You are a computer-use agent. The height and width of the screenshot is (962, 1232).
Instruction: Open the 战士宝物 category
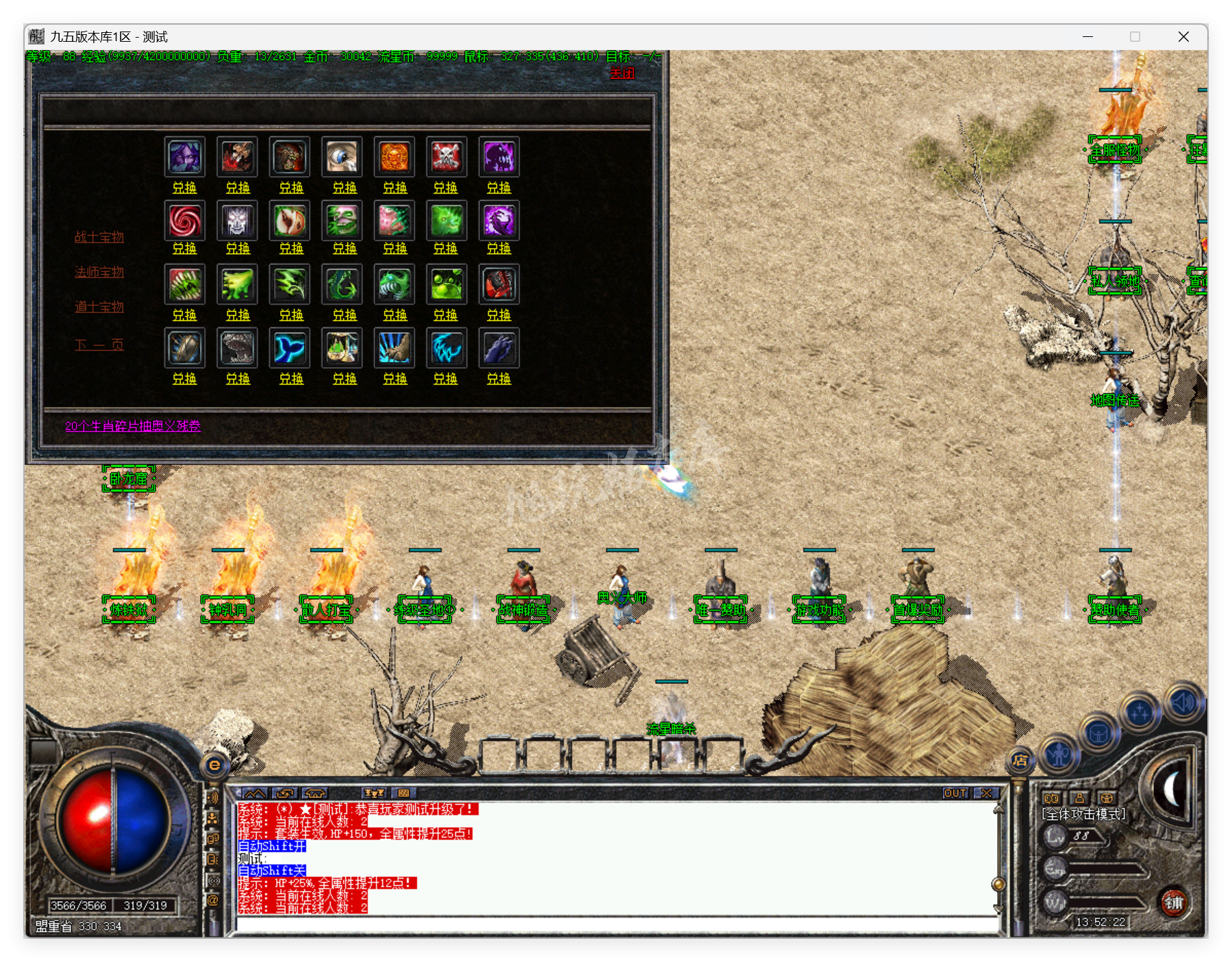pos(99,237)
